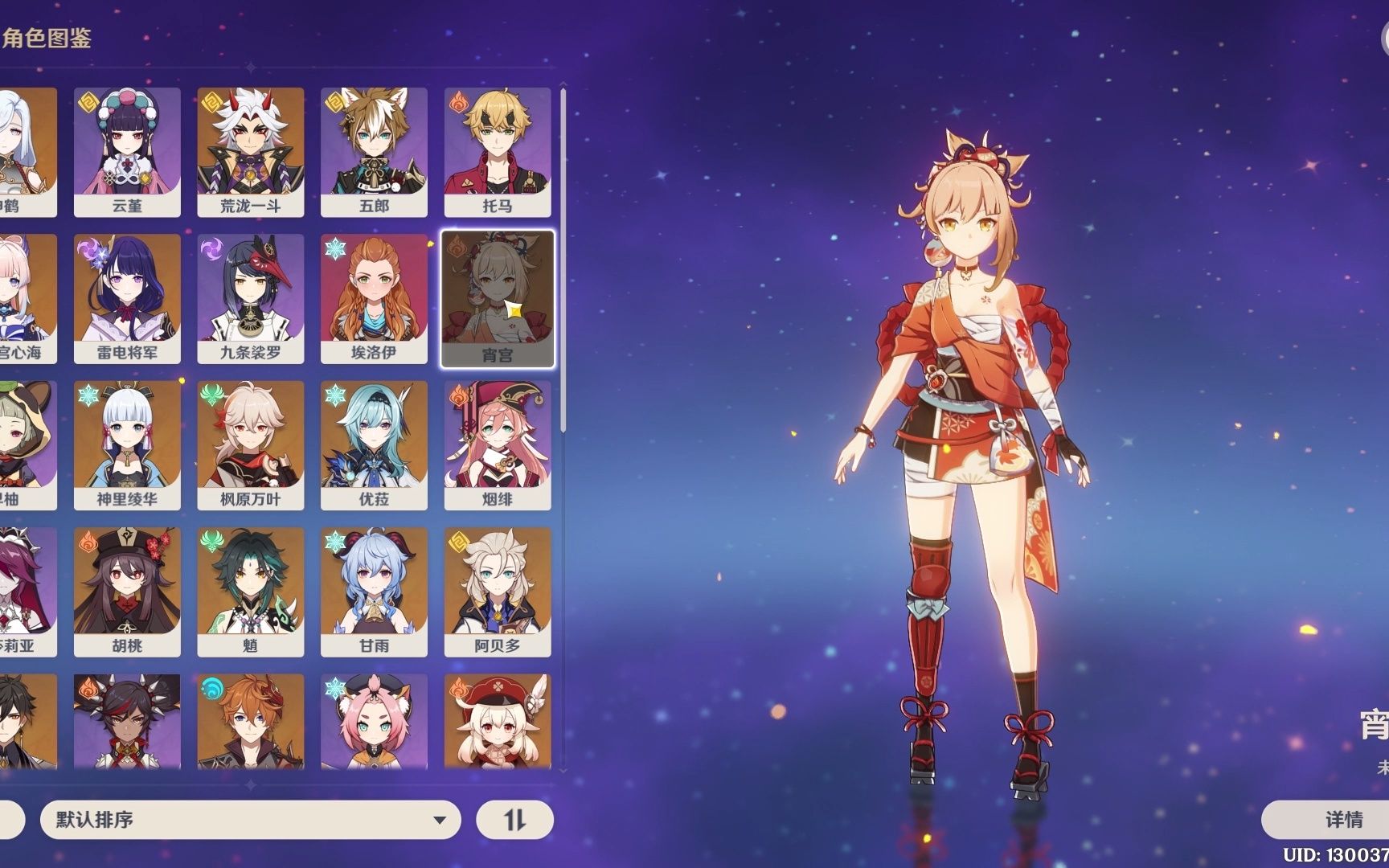Select the 魈 character portrait
The height and width of the screenshot is (868, 1389).
coord(251,592)
